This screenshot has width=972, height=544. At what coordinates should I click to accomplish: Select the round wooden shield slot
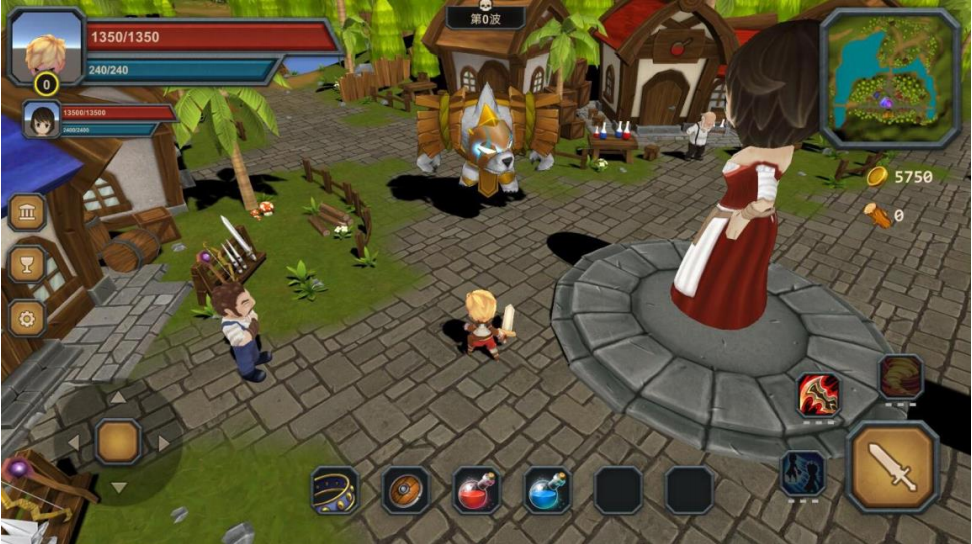(x=406, y=490)
